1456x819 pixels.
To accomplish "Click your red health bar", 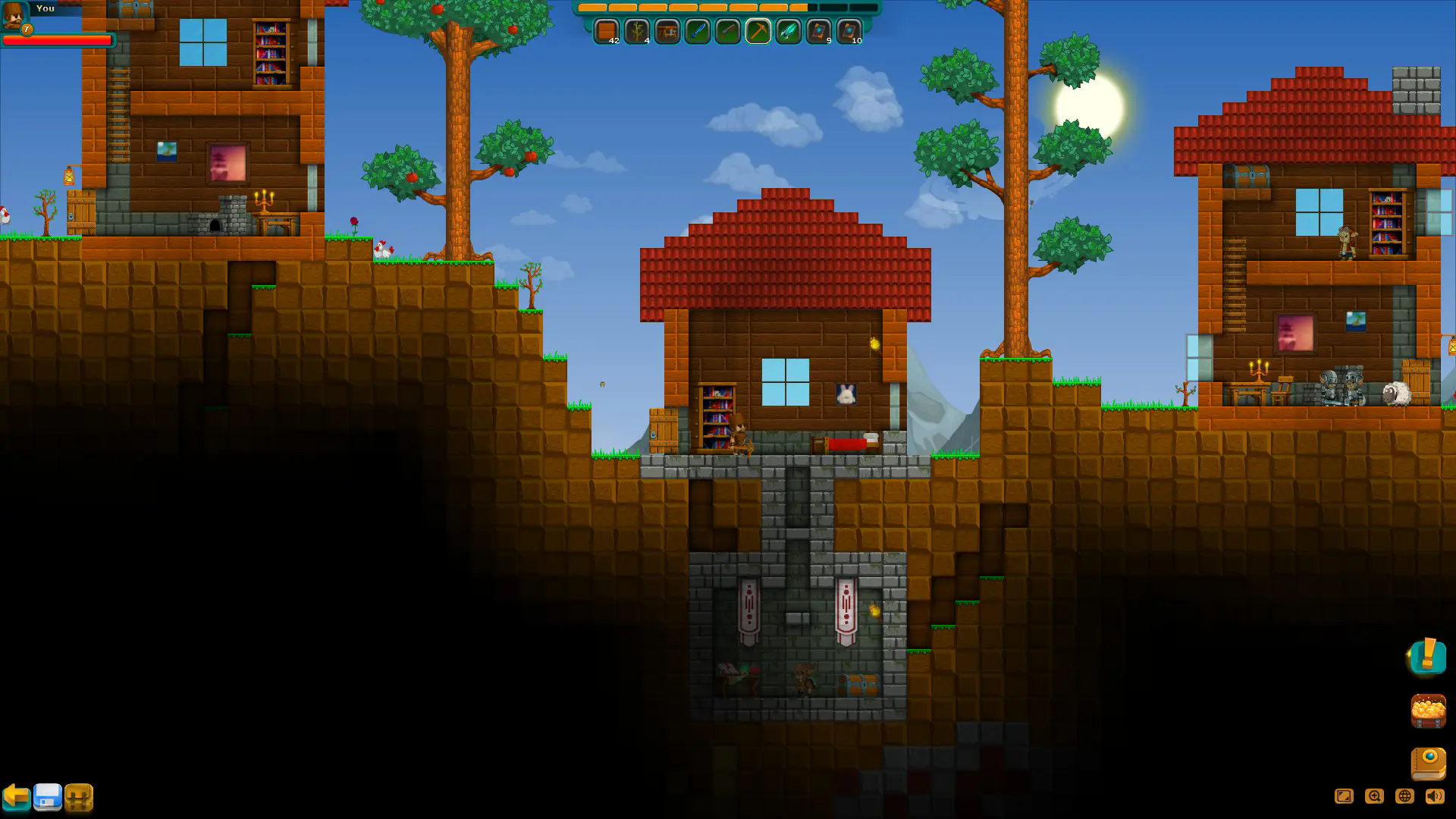I will tap(59, 42).
